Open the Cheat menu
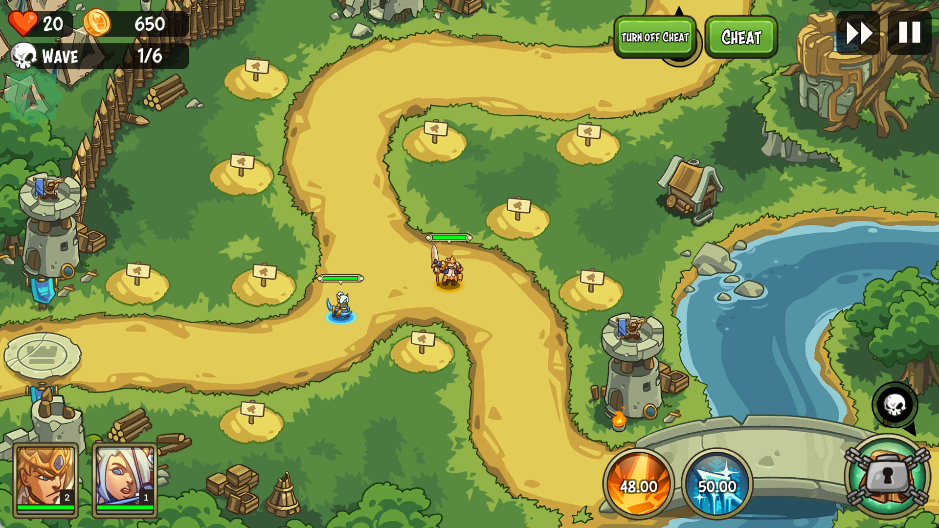 tap(741, 37)
